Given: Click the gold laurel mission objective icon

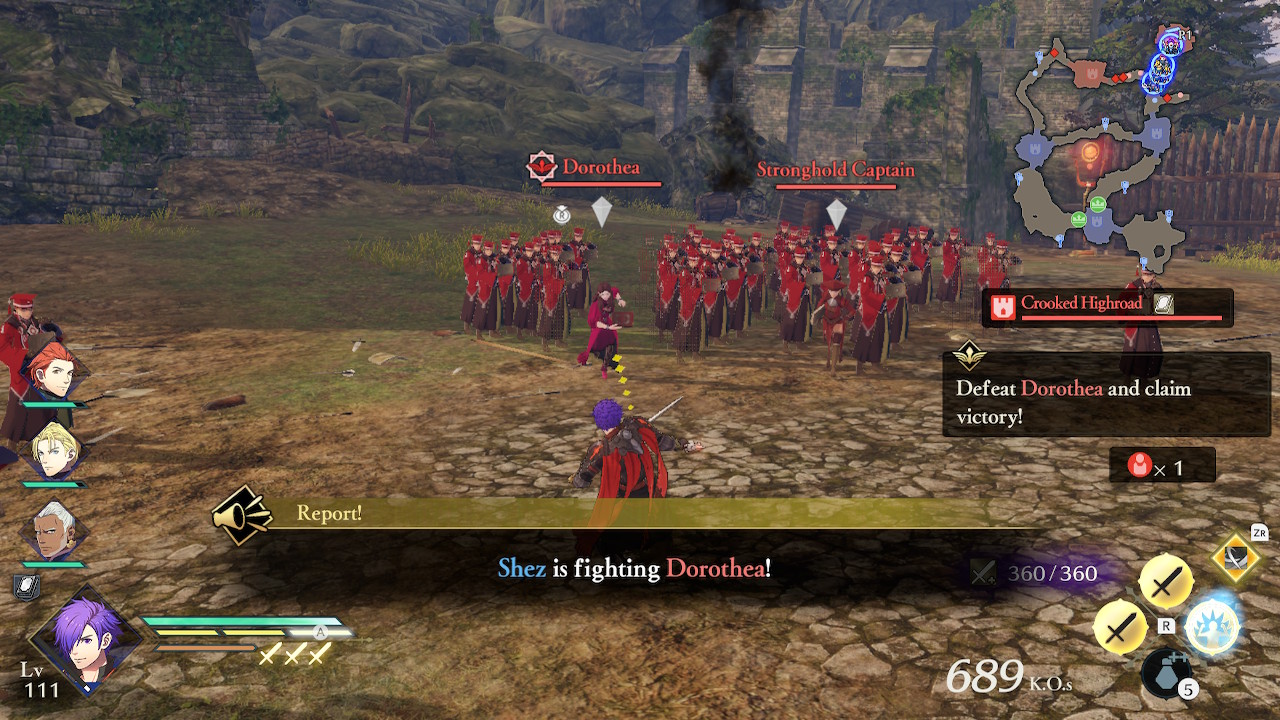Looking at the screenshot, I should pos(970,355).
